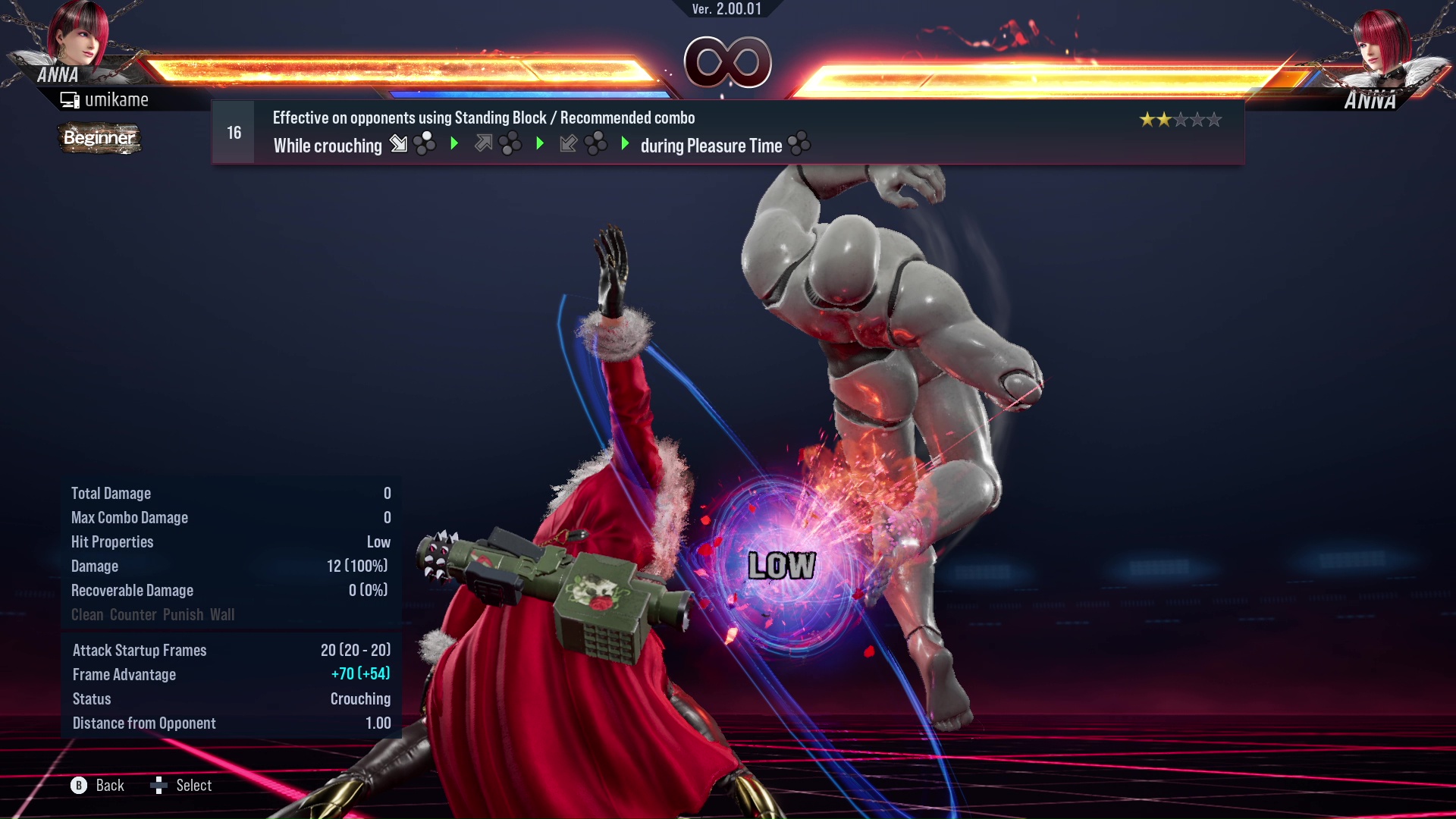
Task: Click the back-left arrow input icon
Action: coord(569,144)
